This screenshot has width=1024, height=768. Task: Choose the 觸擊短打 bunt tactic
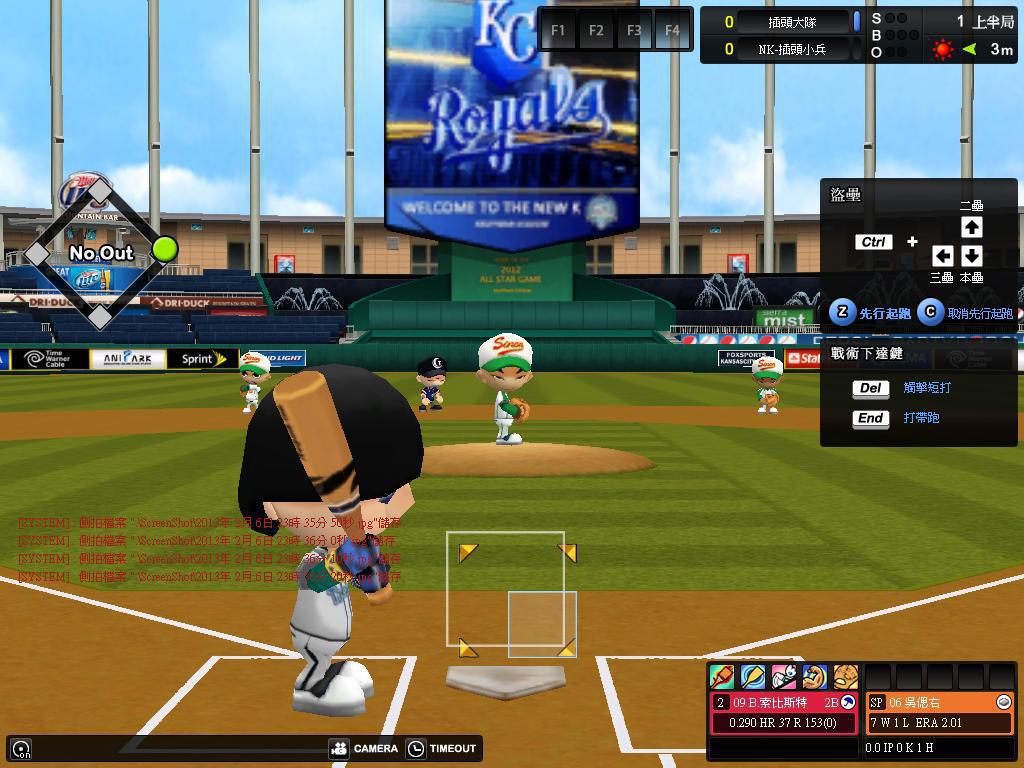pos(926,388)
